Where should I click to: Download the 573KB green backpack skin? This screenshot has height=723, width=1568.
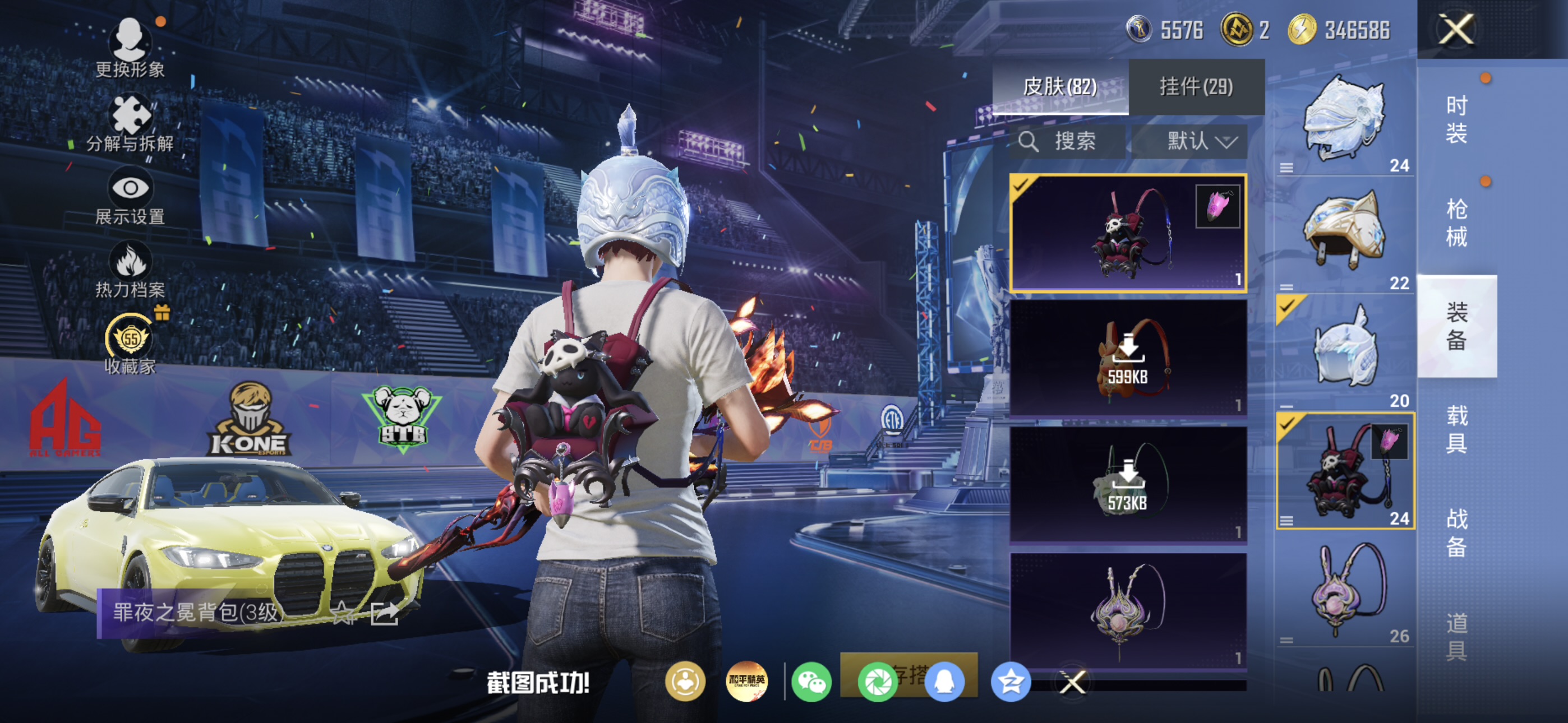click(x=1127, y=484)
